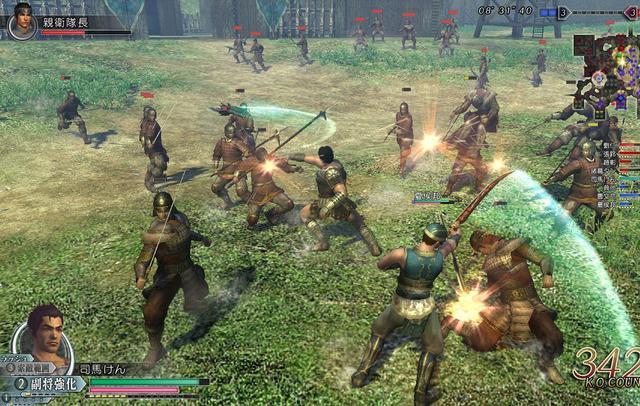This screenshot has width=640, height=406.
Task: Click the 親衛隊長 enemy target portrait
Action: click(x=22, y=22)
